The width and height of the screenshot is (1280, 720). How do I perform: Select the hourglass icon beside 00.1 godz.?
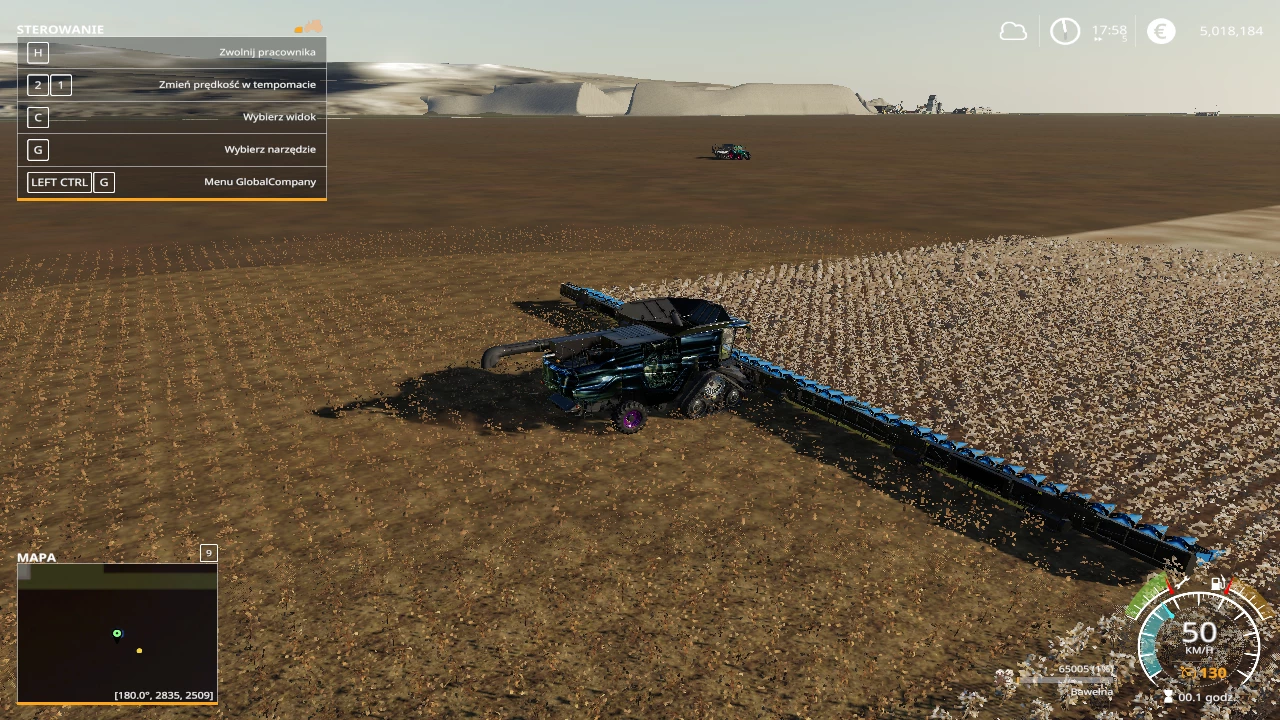coord(1168,695)
